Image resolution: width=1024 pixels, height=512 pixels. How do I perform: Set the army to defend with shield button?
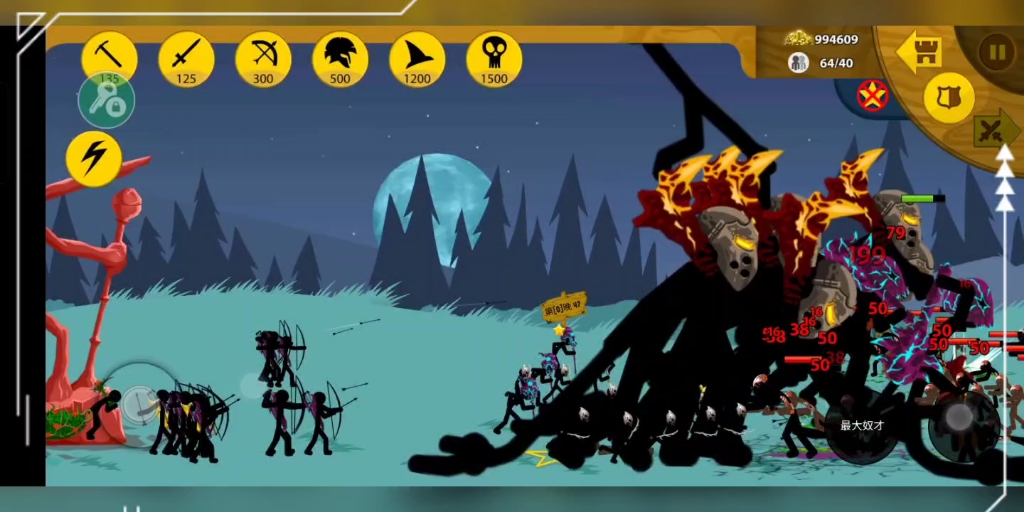pos(948,97)
